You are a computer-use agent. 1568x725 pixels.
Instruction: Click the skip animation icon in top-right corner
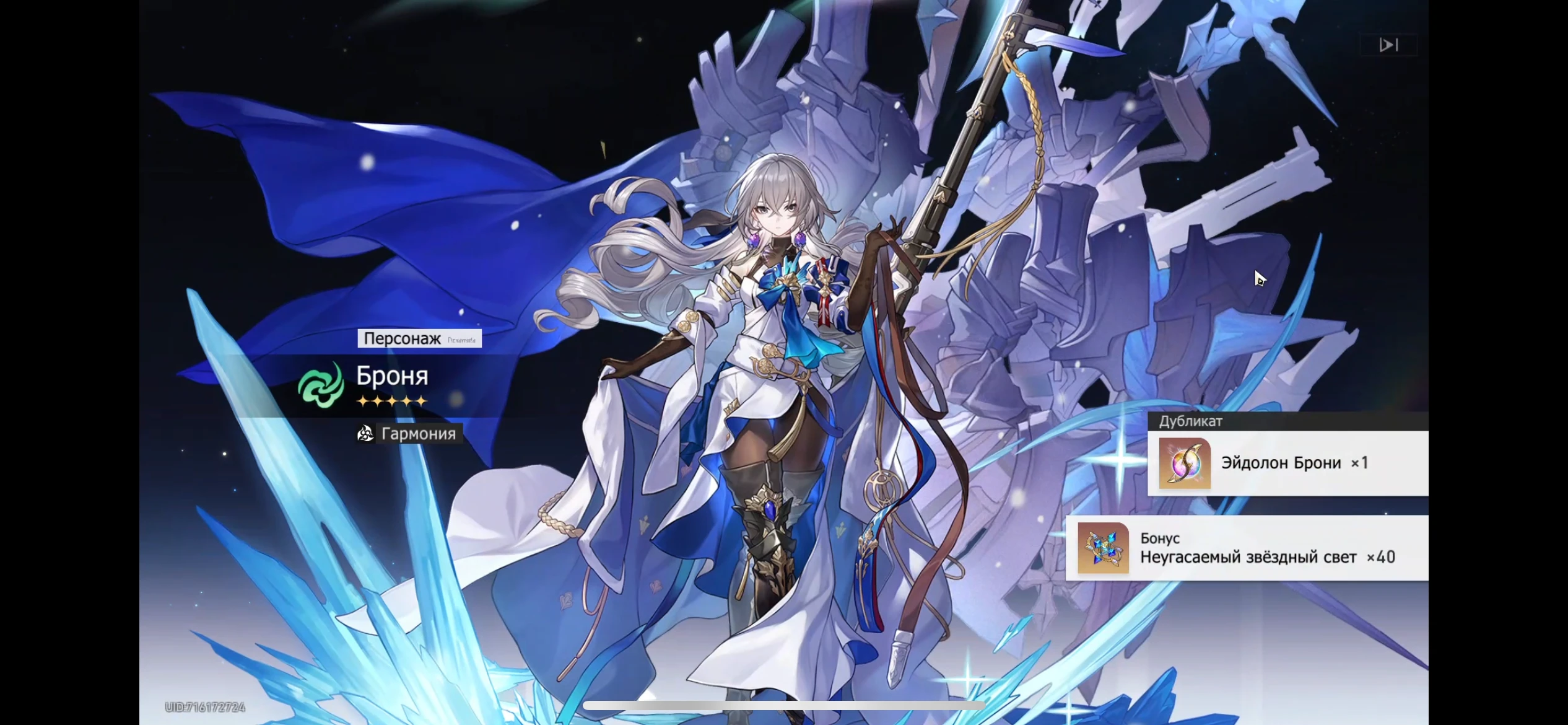point(1390,44)
